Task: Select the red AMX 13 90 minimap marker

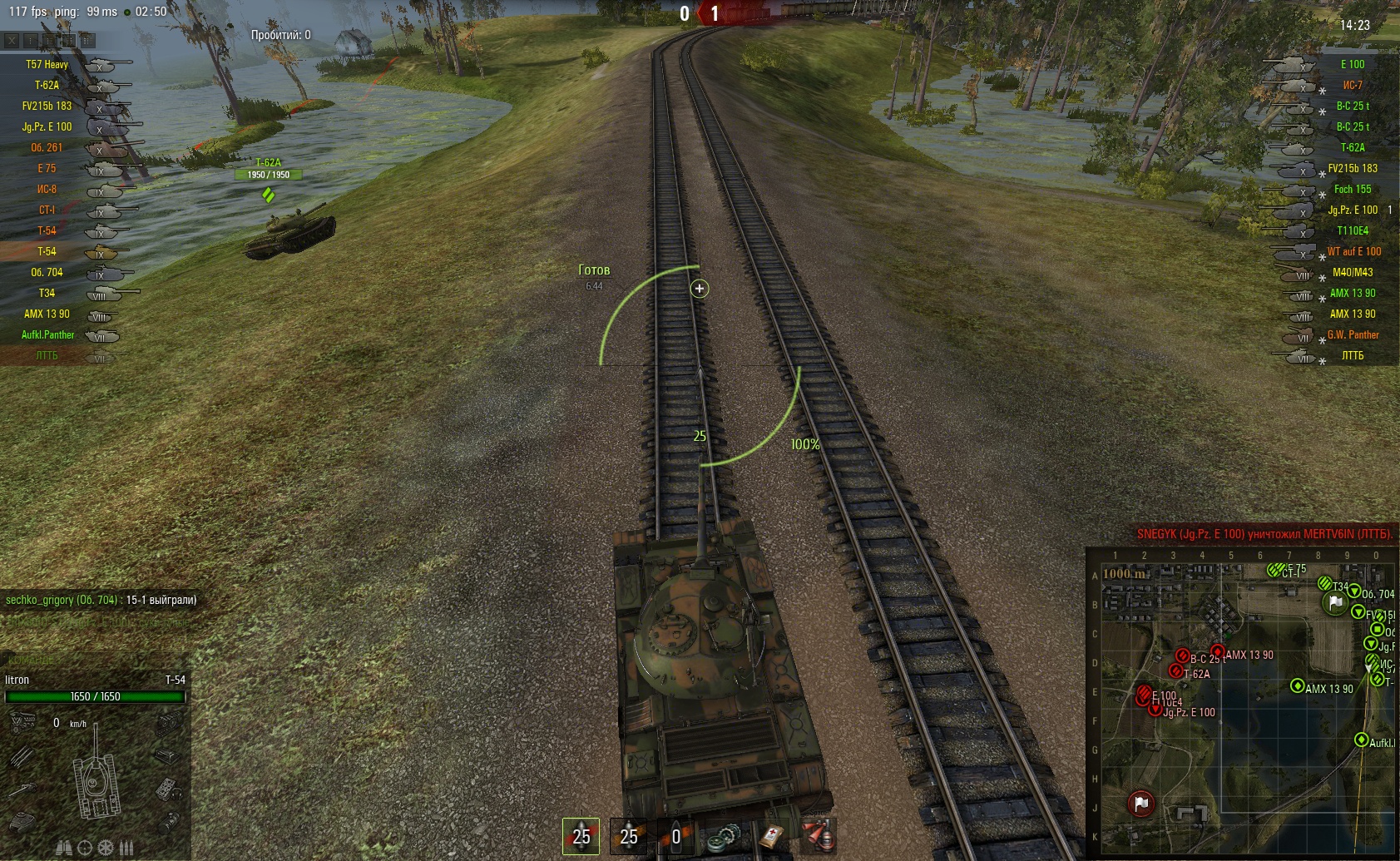Action: pos(1218,651)
